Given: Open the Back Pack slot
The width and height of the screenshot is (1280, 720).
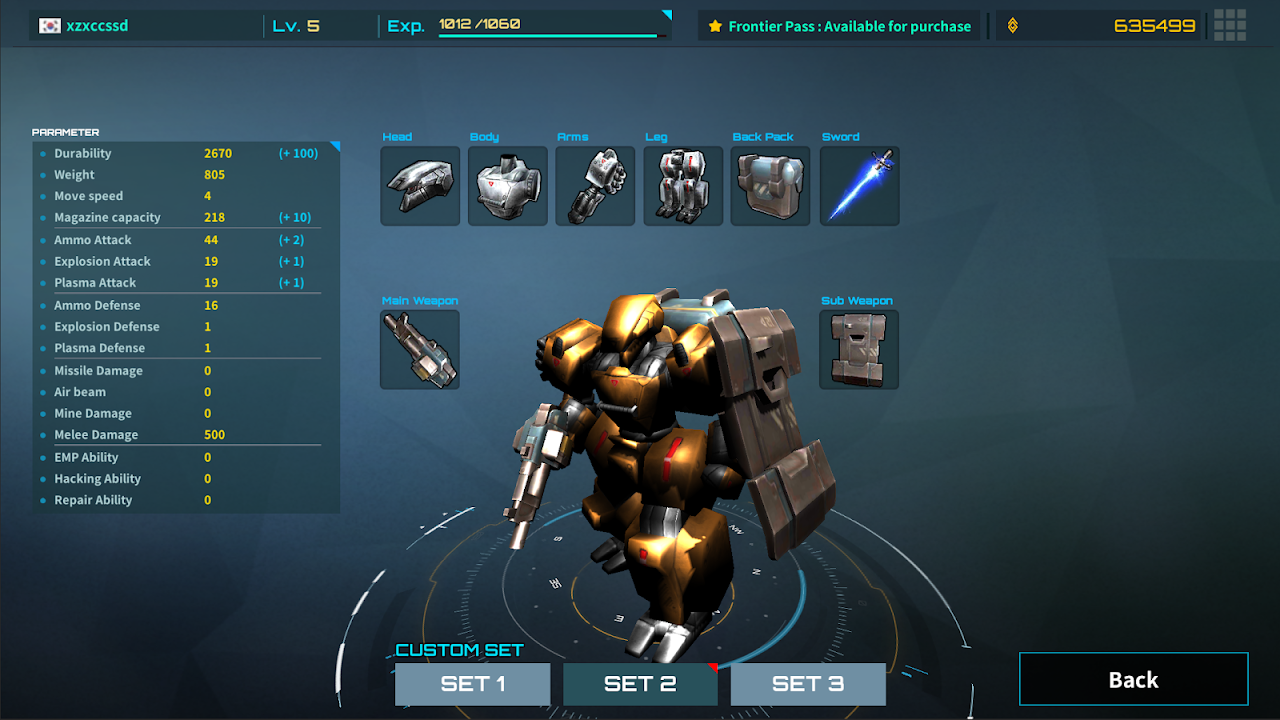Looking at the screenshot, I should (771, 186).
